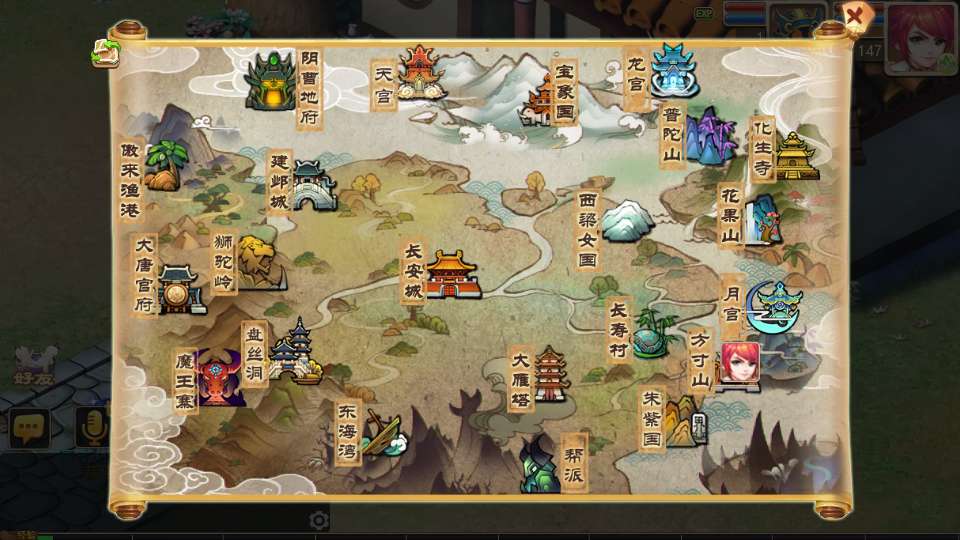The height and width of the screenshot is (540, 960).
Task: Travel to 傲来渔港
Action: 163,167
